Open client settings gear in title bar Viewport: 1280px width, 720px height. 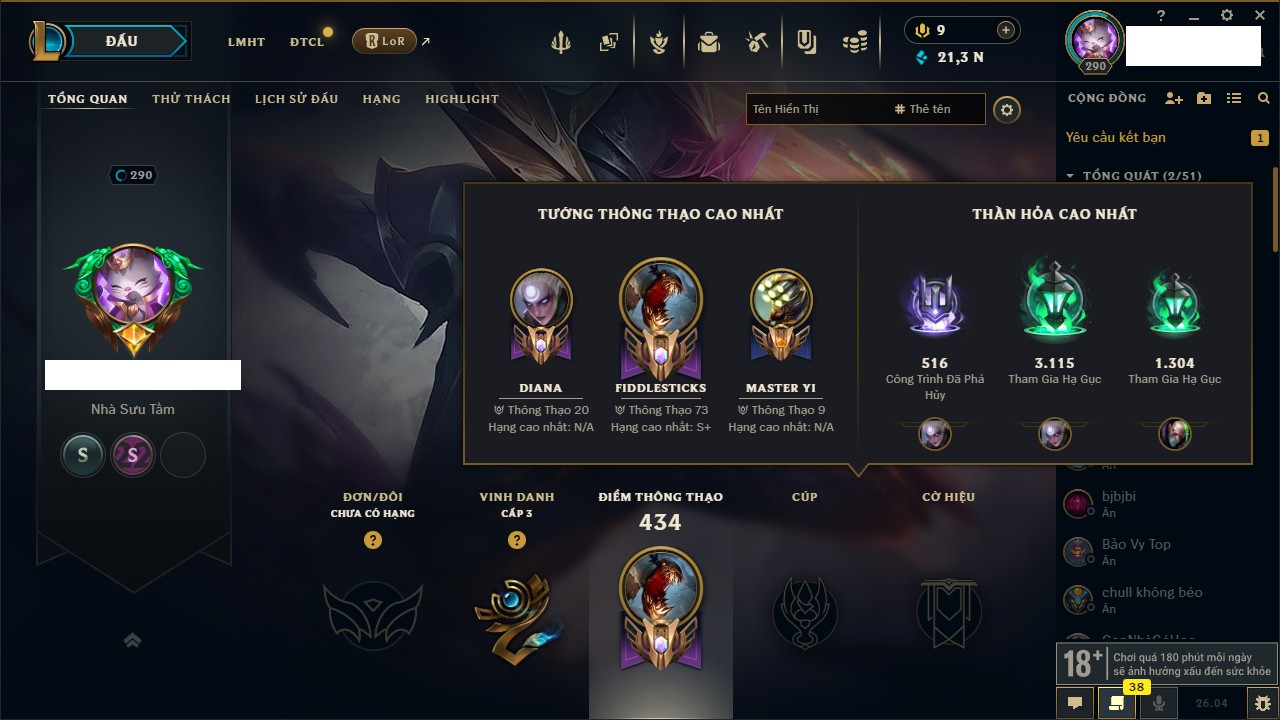click(1227, 15)
